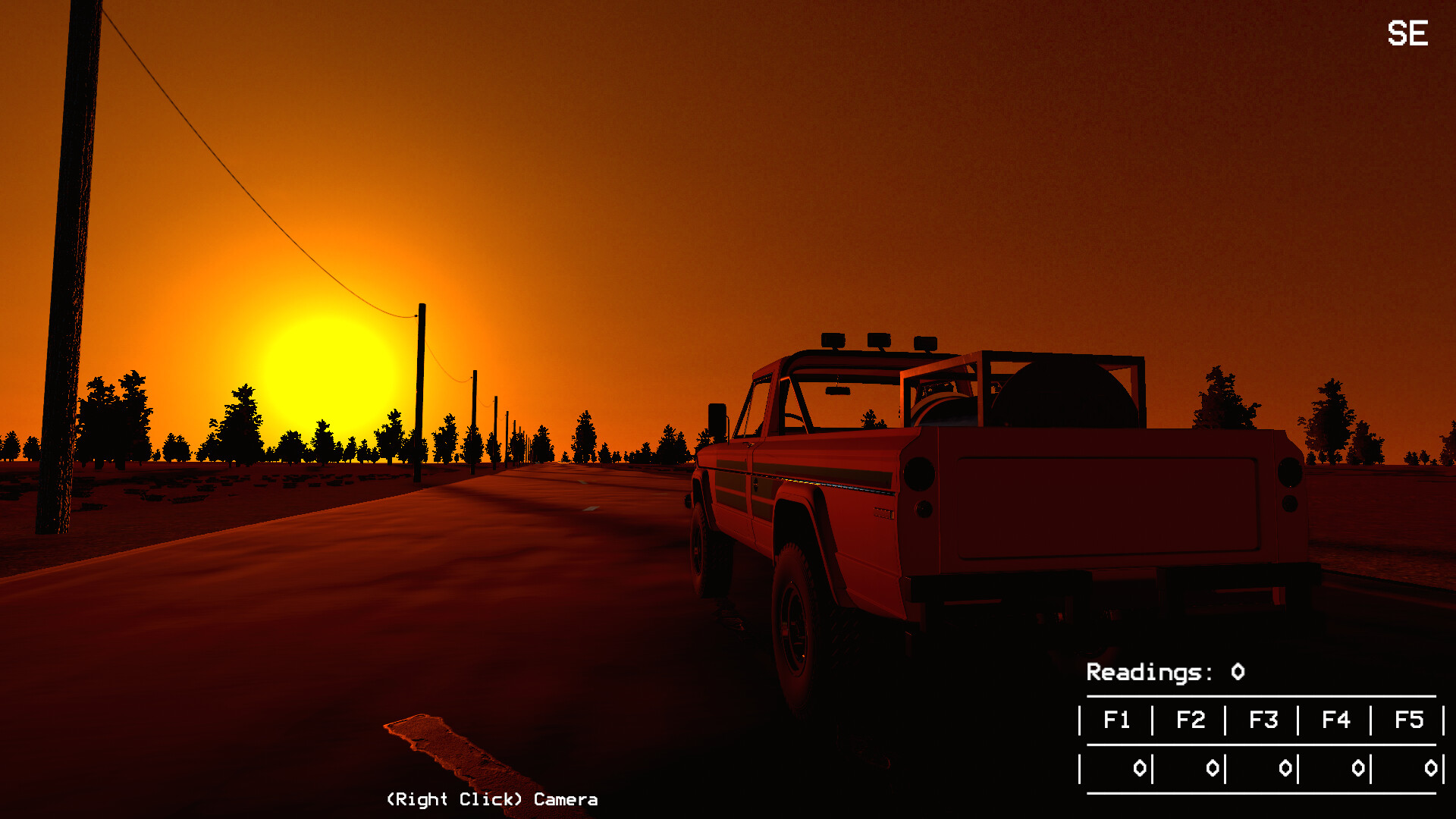Click the SE compass heading indicator
This screenshot has width=1456, height=819.
click(1409, 33)
